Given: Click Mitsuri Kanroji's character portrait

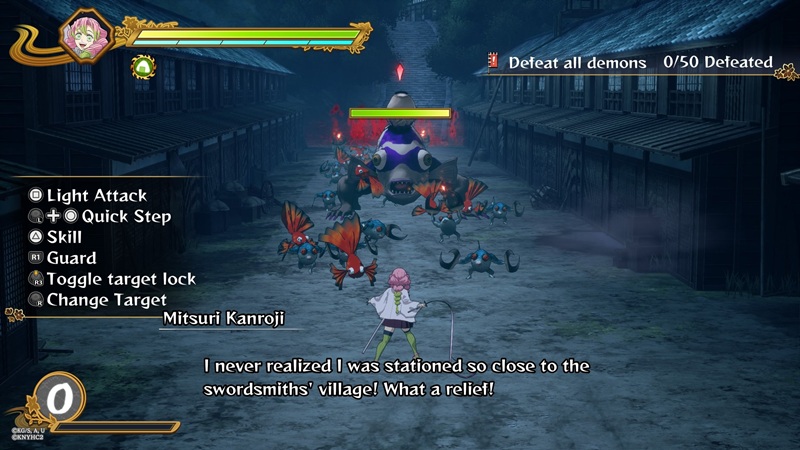Looking at the screenshot, I should [84, 36].
